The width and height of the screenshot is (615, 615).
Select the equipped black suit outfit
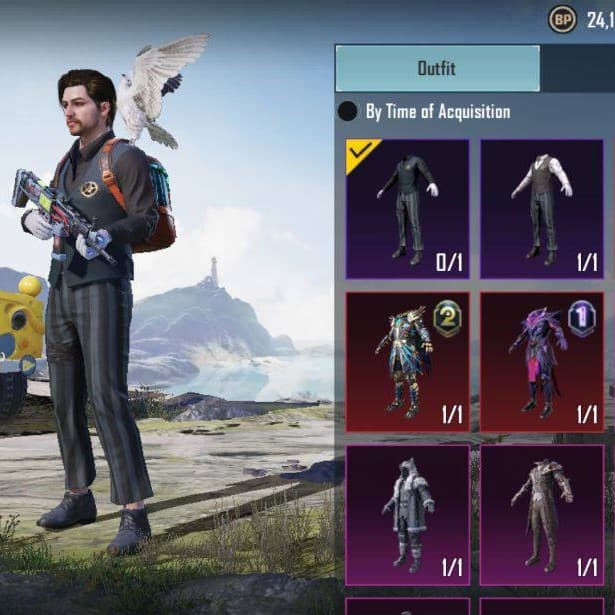point(407,208)
